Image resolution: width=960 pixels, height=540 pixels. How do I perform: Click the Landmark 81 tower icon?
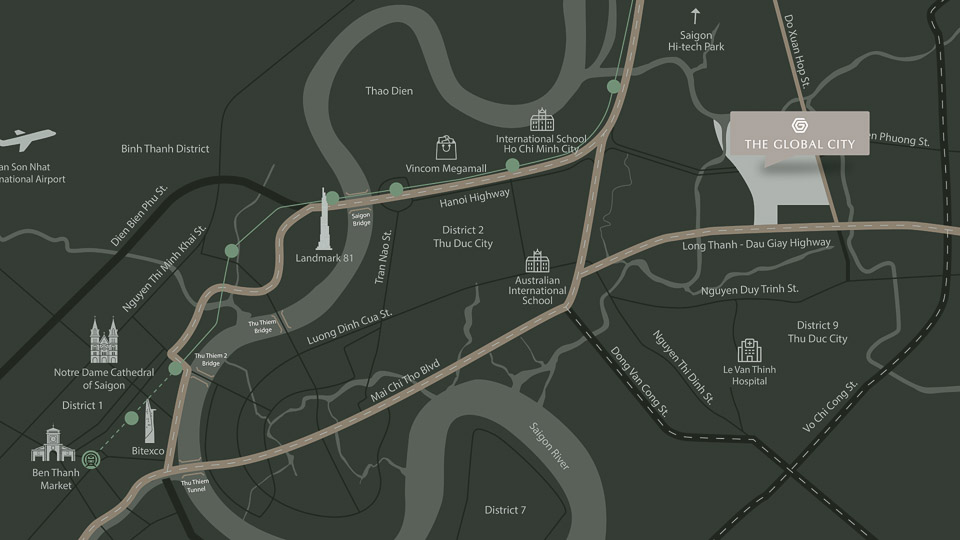(325, 219)
